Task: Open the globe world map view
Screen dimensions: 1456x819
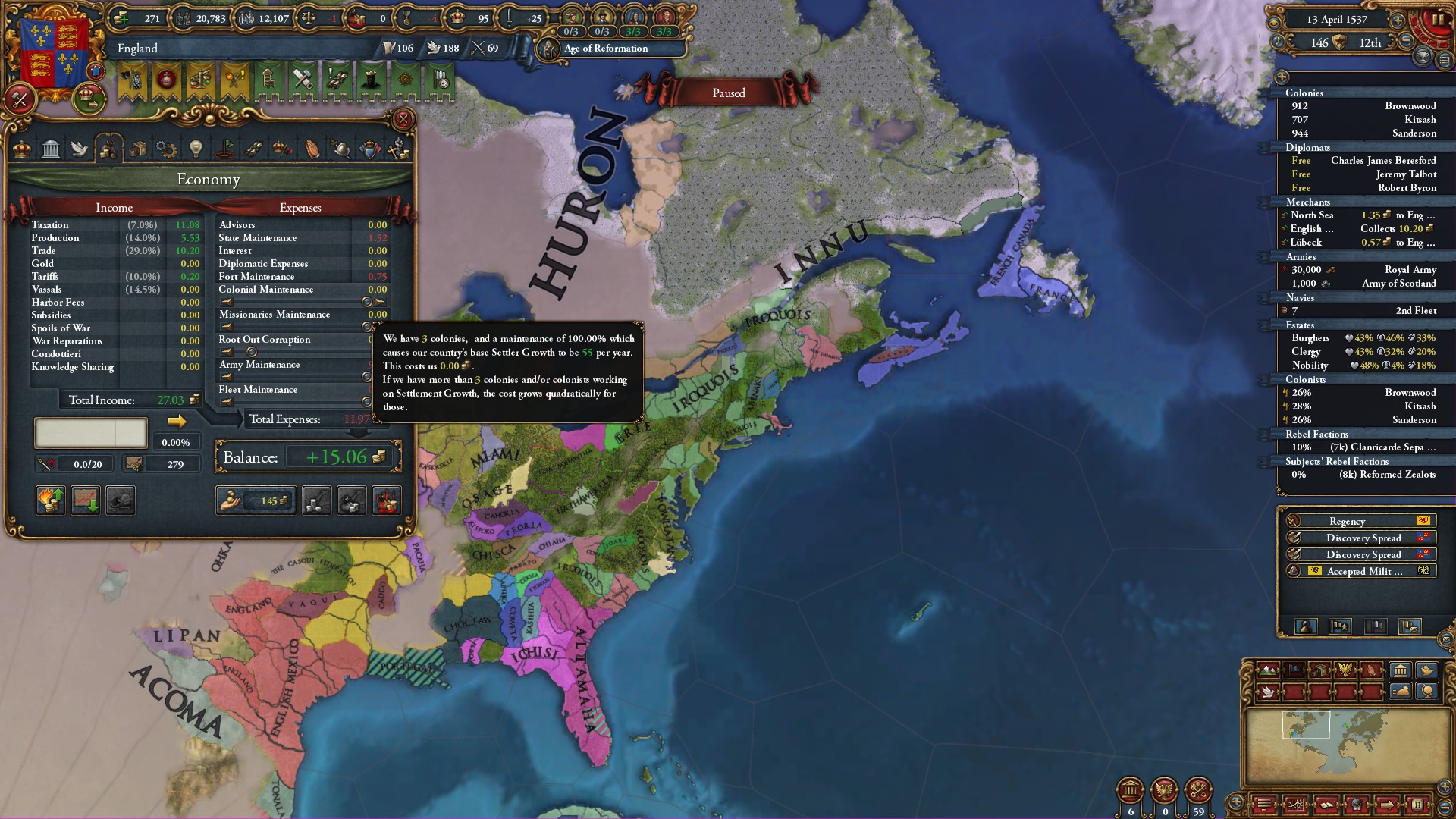Action: click(1429, 692)
